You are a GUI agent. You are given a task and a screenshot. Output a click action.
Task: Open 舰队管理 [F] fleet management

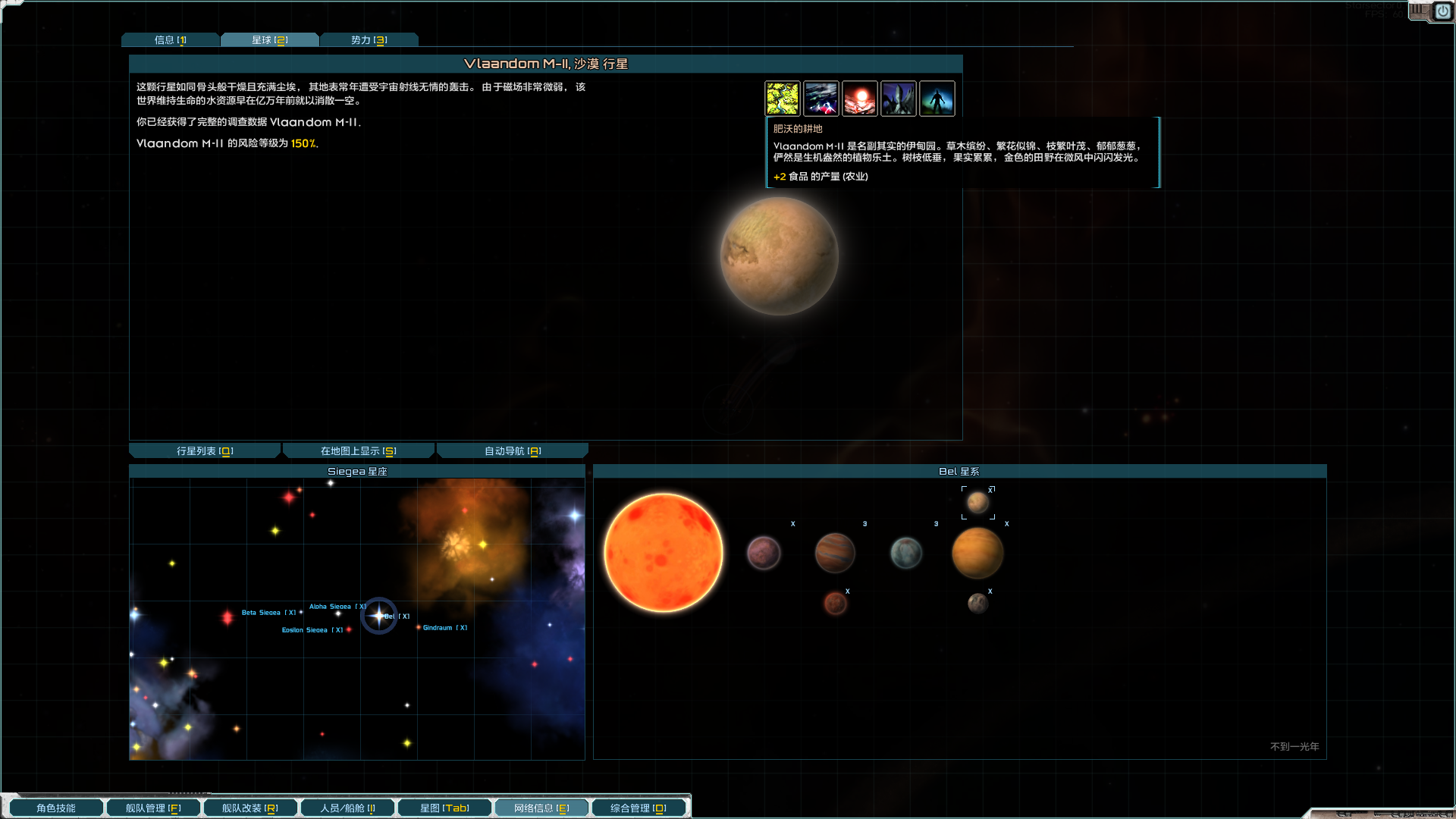coord(152,808)
